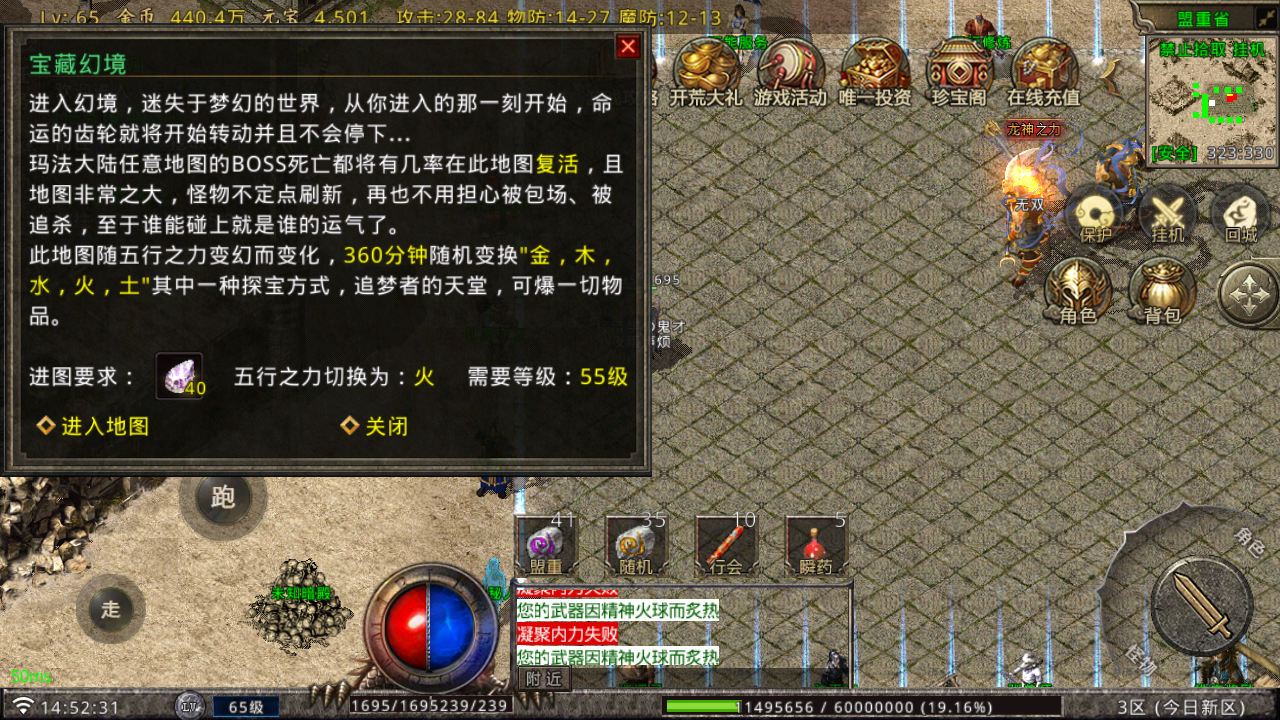Open the 随机 random teleport slot

[633, 545]
